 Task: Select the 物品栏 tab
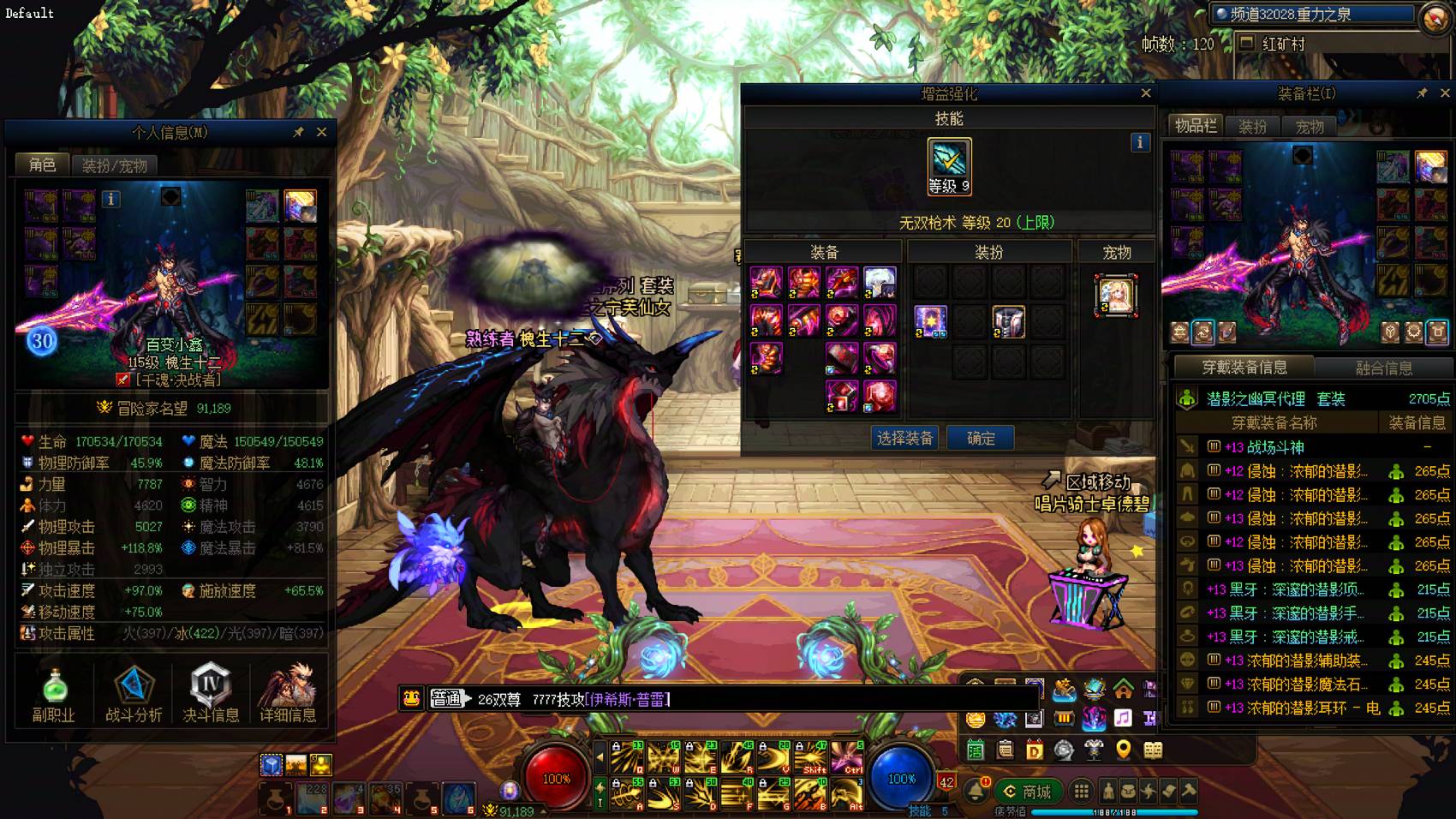1196,126
